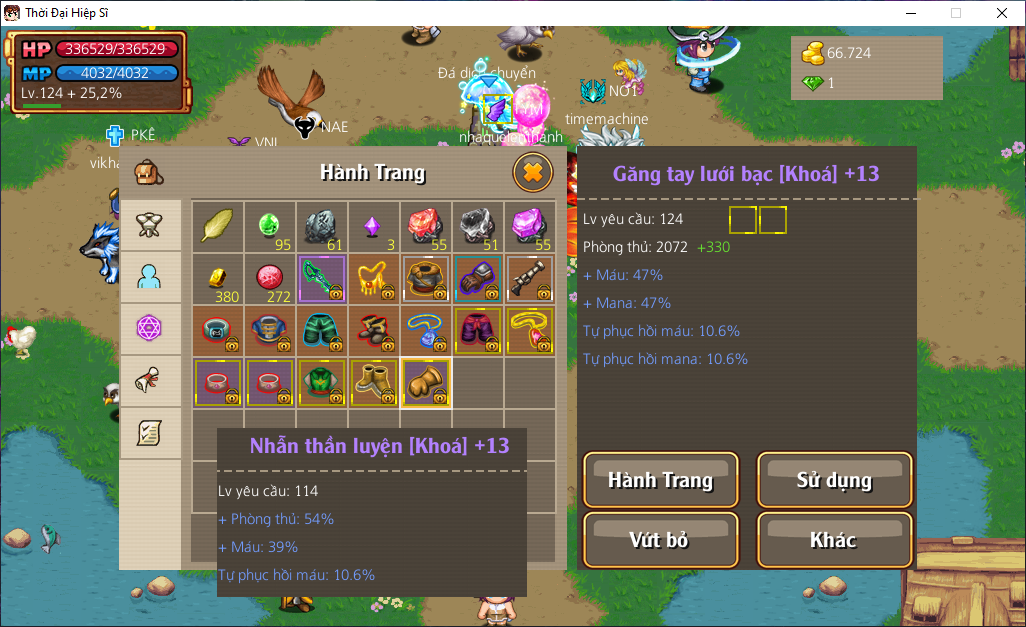Choose the green pants item slot

pos(321,331)
